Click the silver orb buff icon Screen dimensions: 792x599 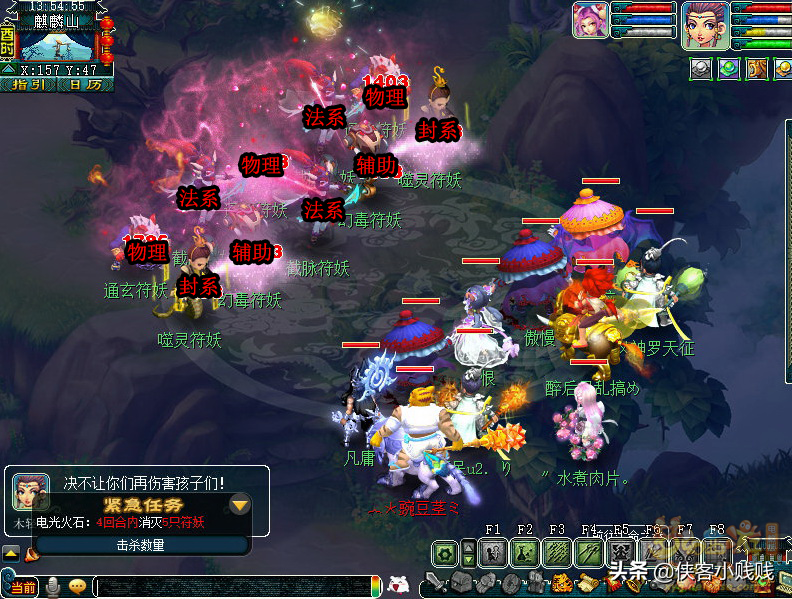point(702,68)
